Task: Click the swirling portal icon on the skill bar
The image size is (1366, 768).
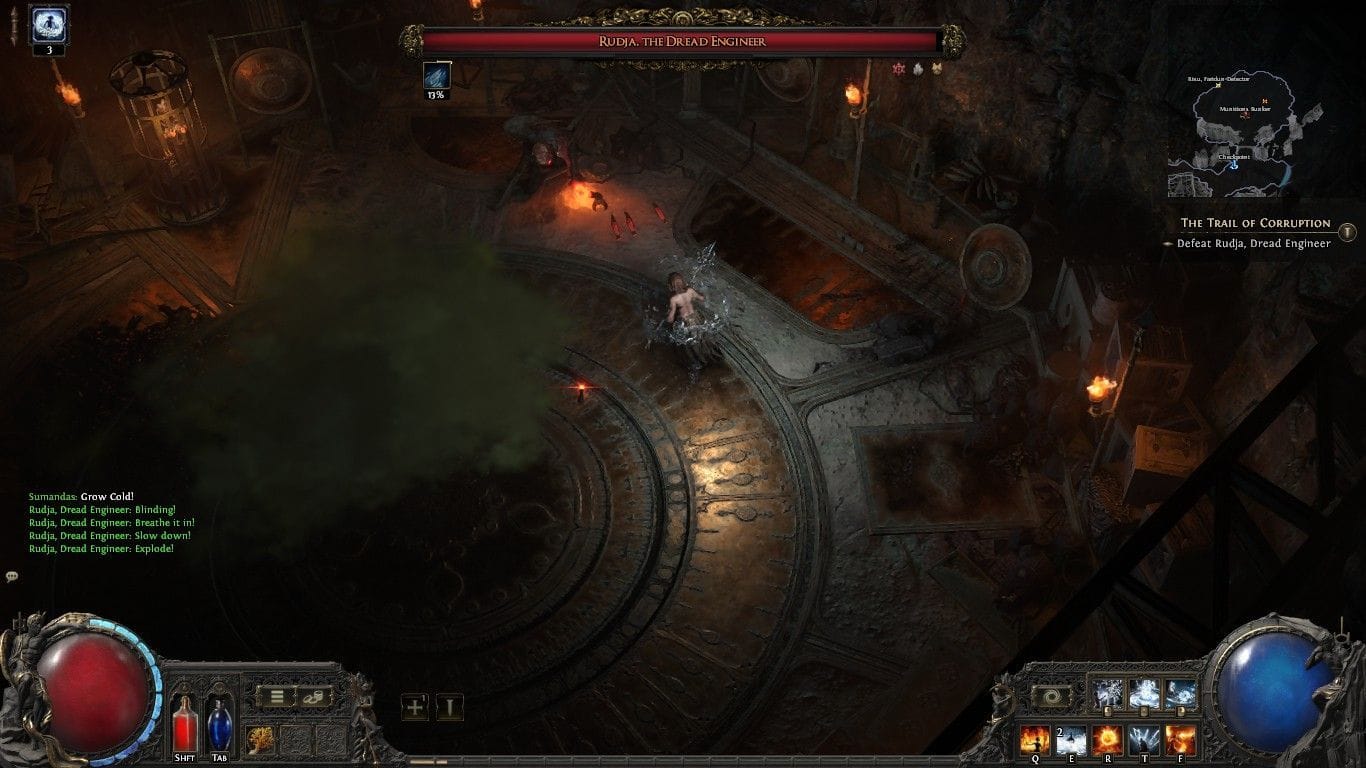Action: coord(1052,697)
